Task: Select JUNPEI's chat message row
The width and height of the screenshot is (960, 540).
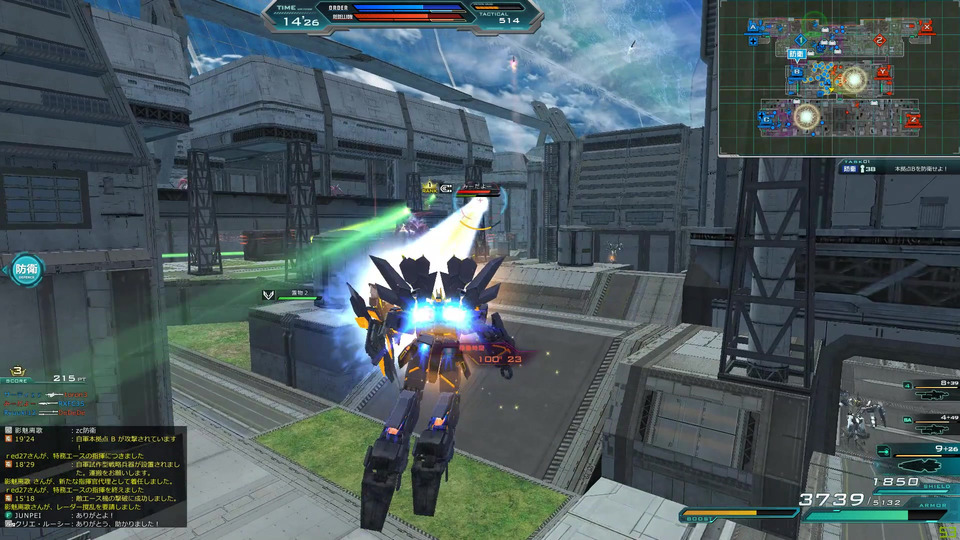Action: pyautogui.click(x=90, y=515)
